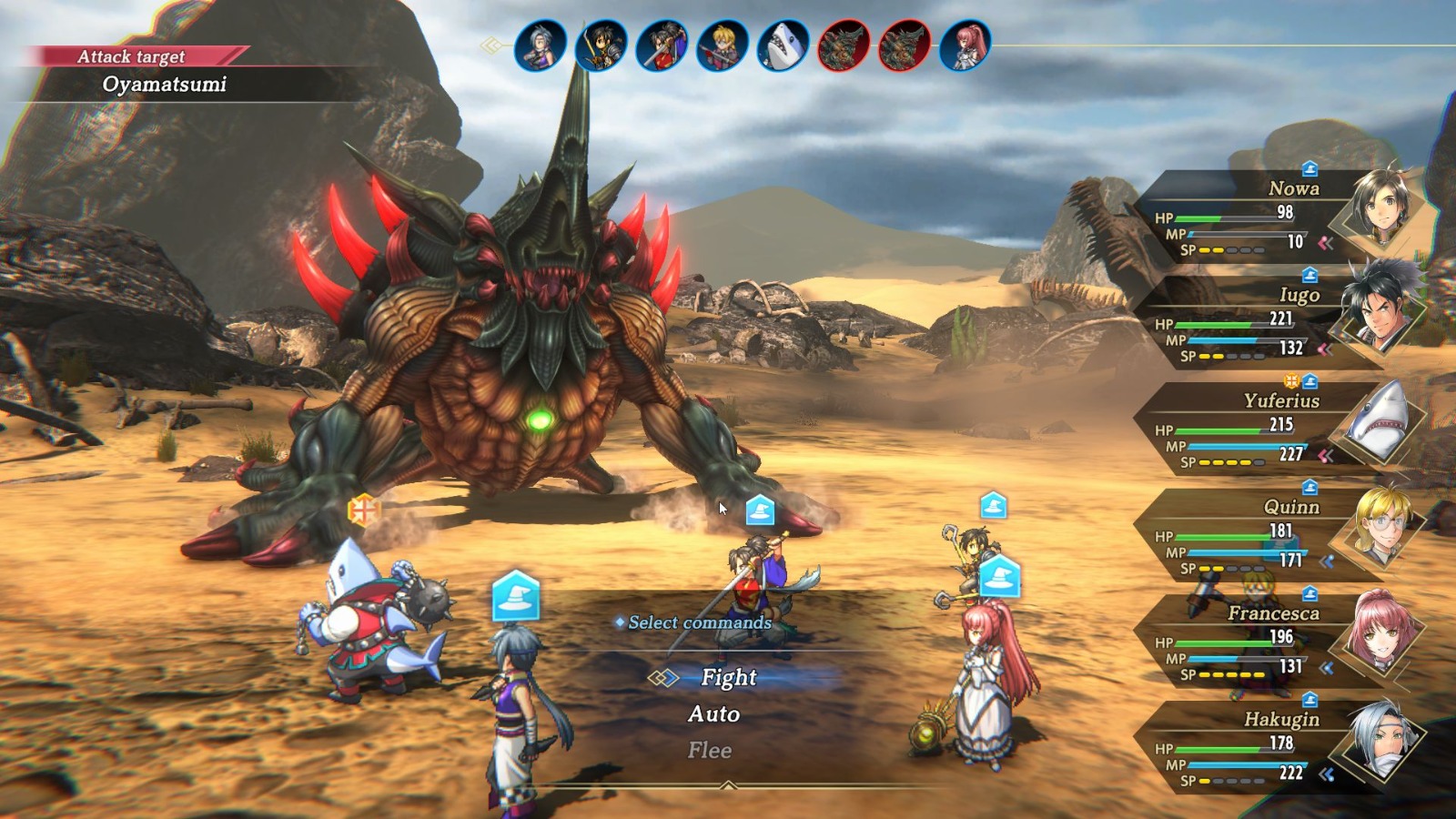Click the first portrait in the turn order
Image resolution: width=1456 pixels, height=819 pixels.
tap(541, 45)
